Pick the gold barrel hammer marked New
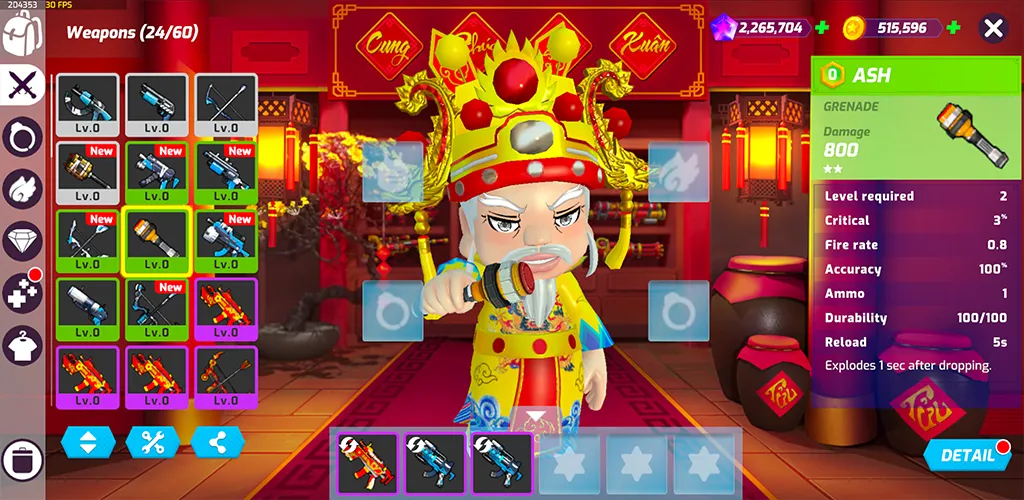1024x500 pixels. [88, 173]
